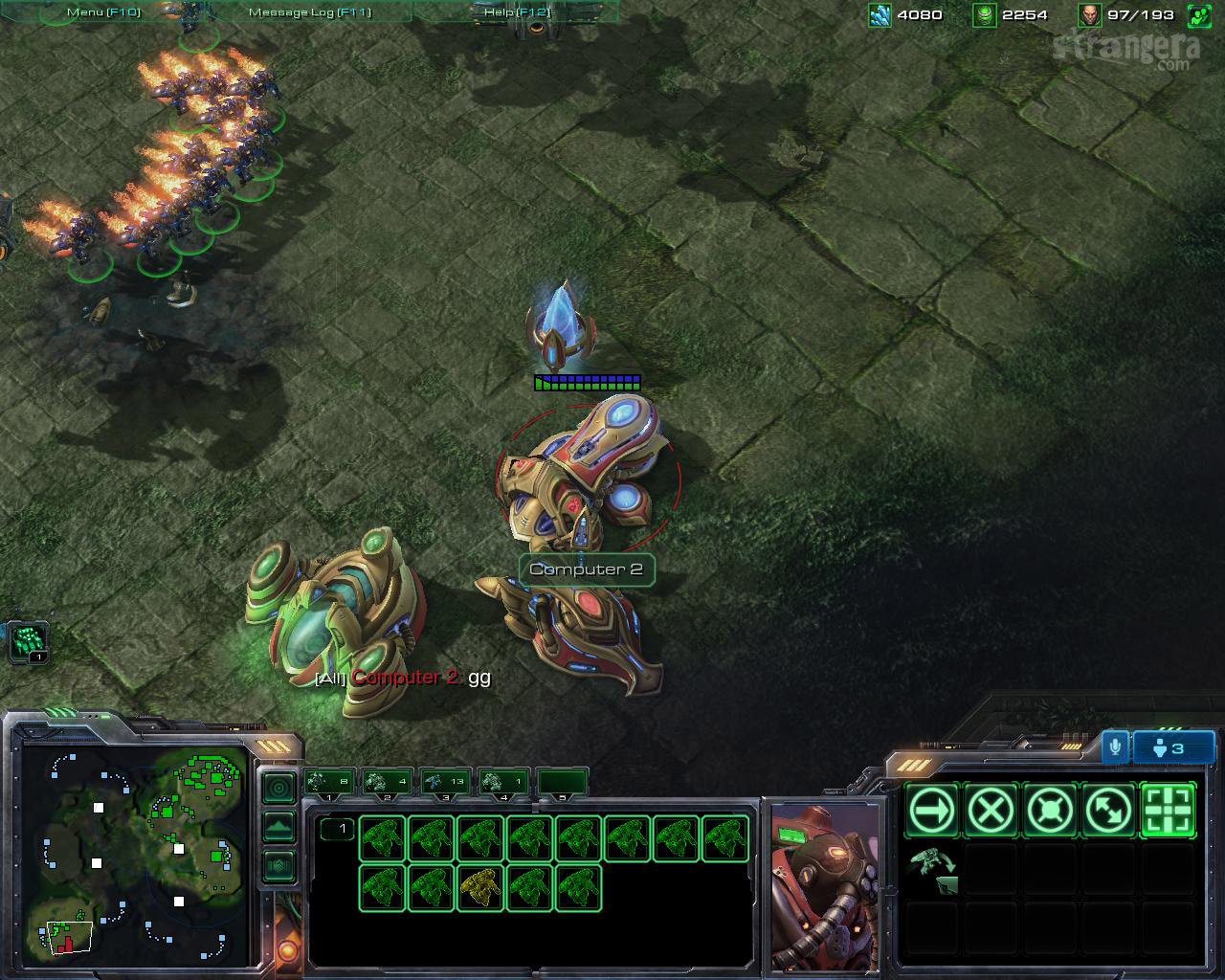This screenshot has height=980, width=1225.
Task: Click the Move command button
Action: coord(931,811)
